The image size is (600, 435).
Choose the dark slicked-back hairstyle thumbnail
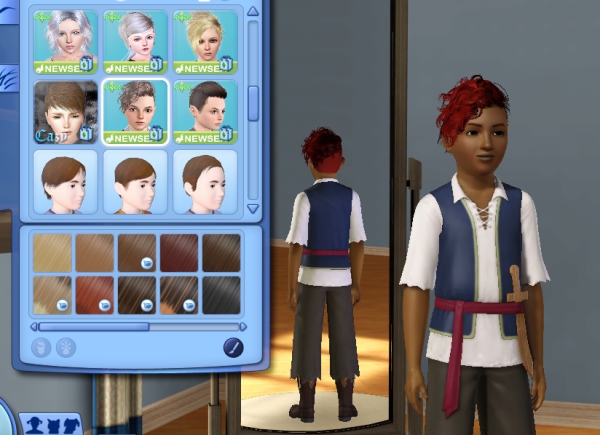pyautogui.click(x=205, y=111)
